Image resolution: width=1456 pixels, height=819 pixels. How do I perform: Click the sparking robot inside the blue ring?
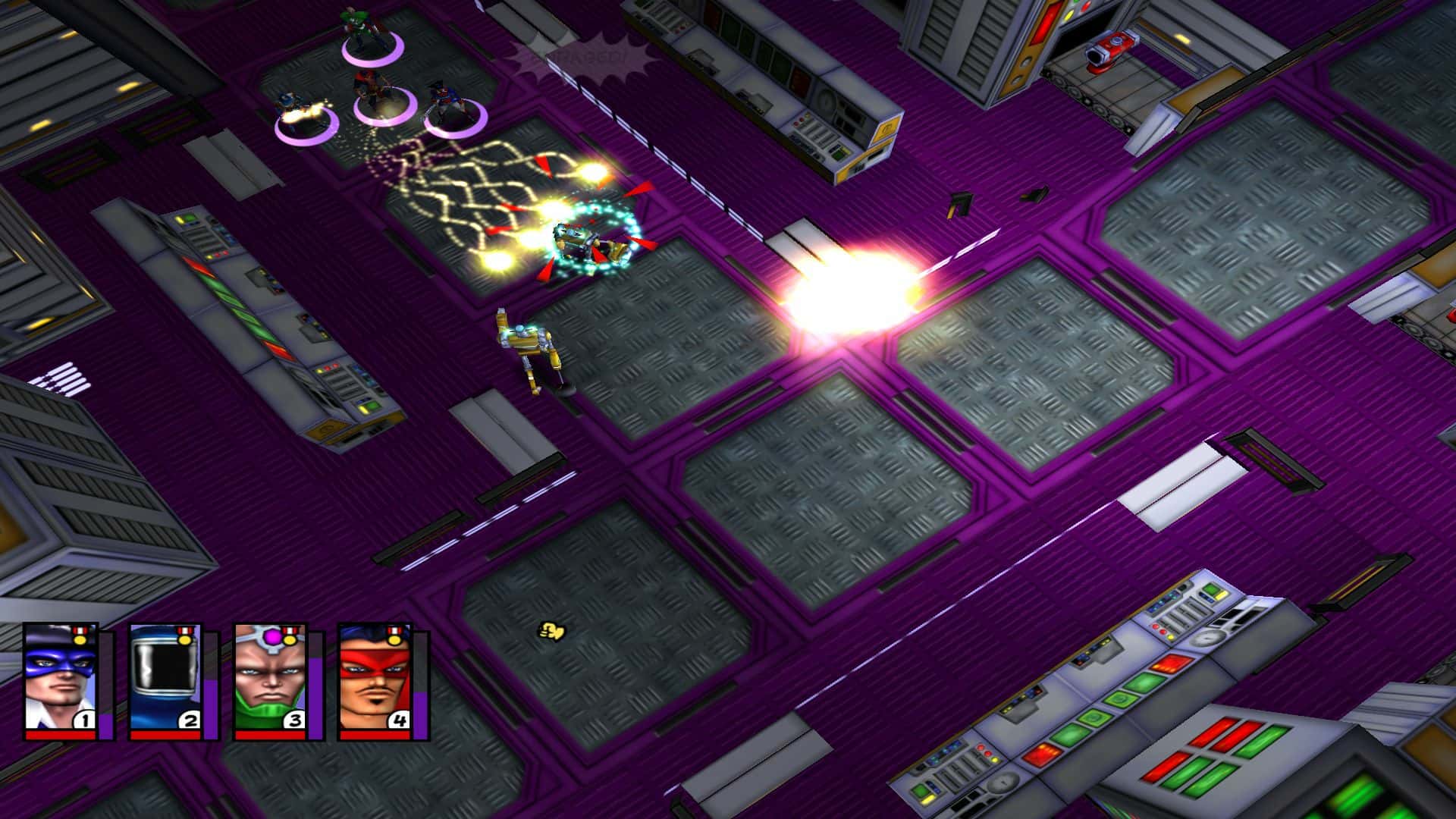click(x=588, y=243)
